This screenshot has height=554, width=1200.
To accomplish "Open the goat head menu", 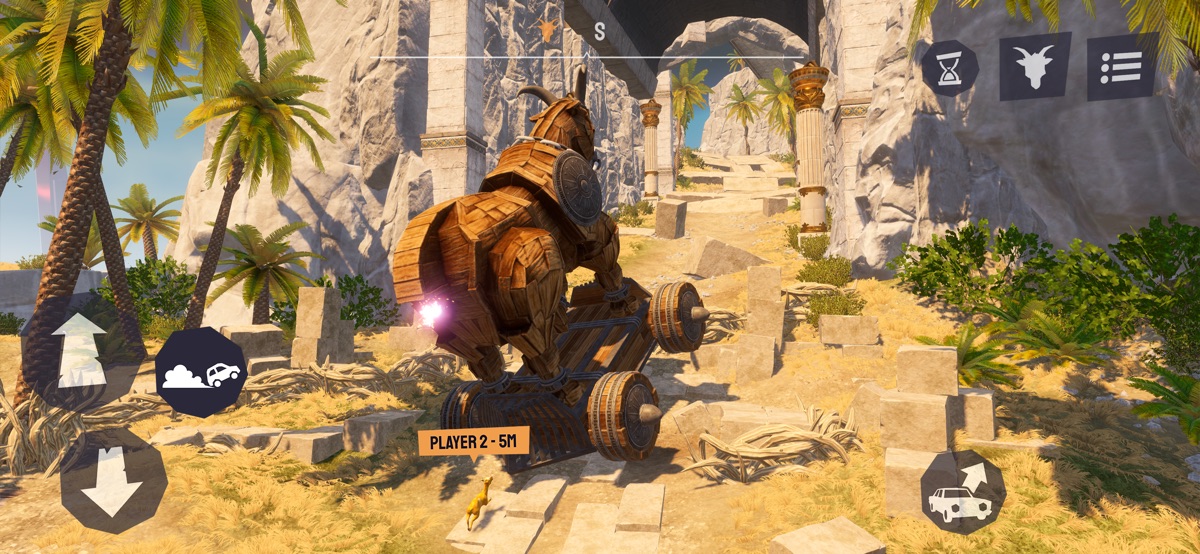I will click(x=1035, y=66).
